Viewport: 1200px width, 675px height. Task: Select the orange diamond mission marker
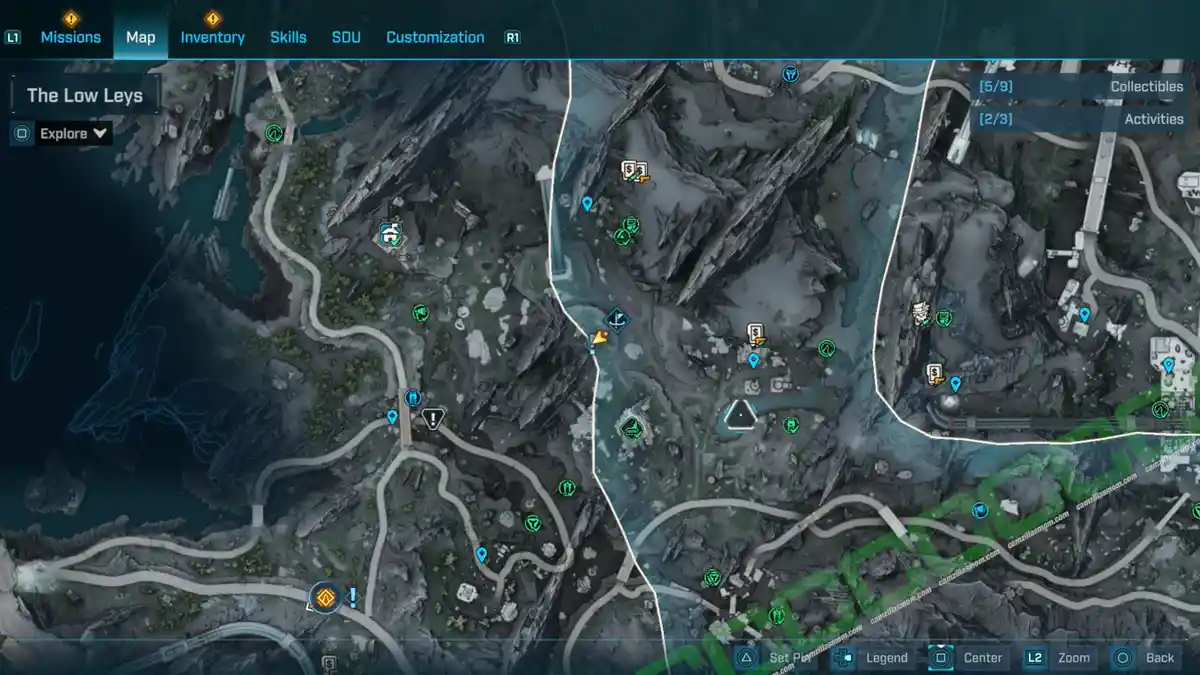pos(324,598)
